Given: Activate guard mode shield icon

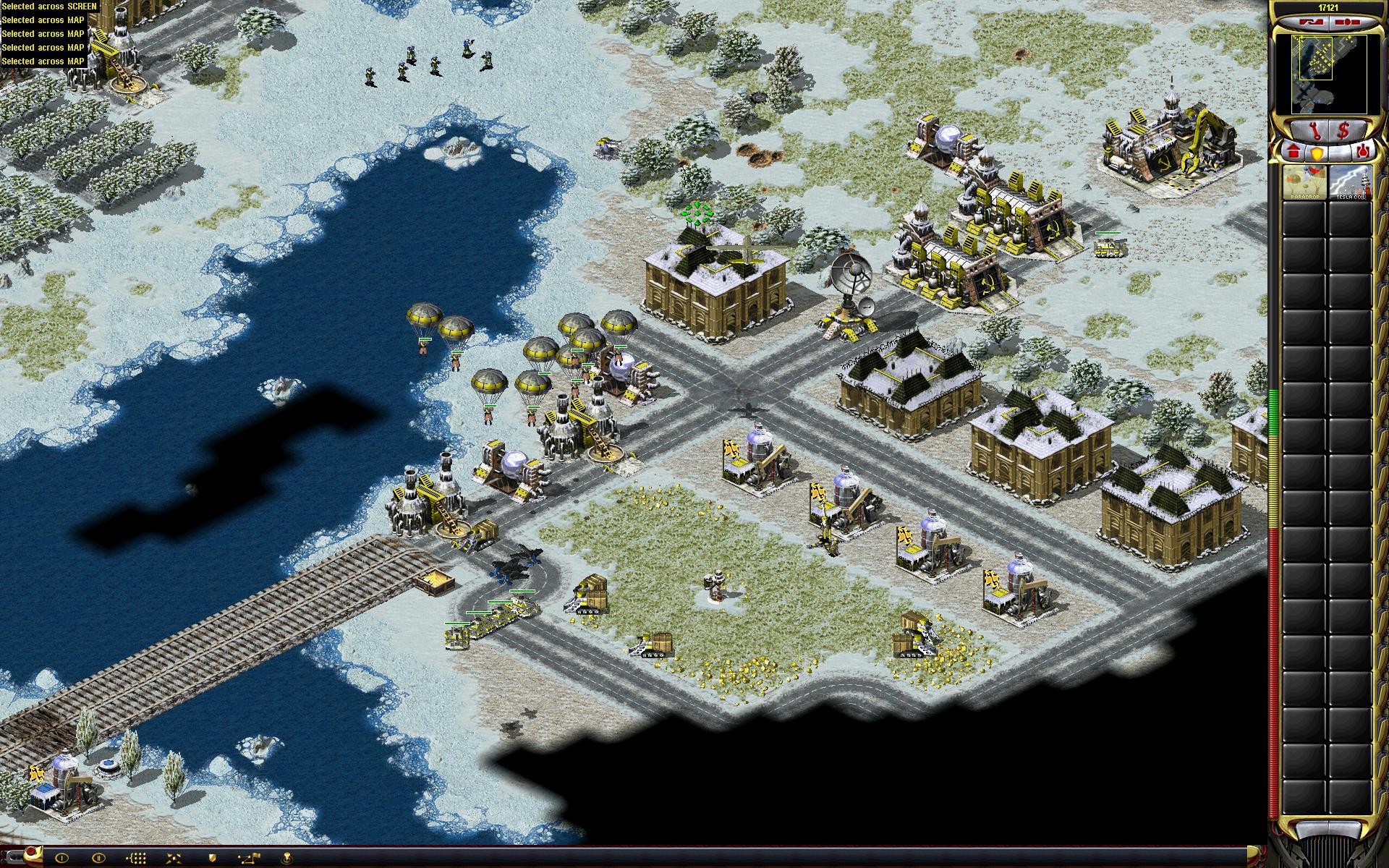Looking at the screenshot, I should (x=212, y=858).
